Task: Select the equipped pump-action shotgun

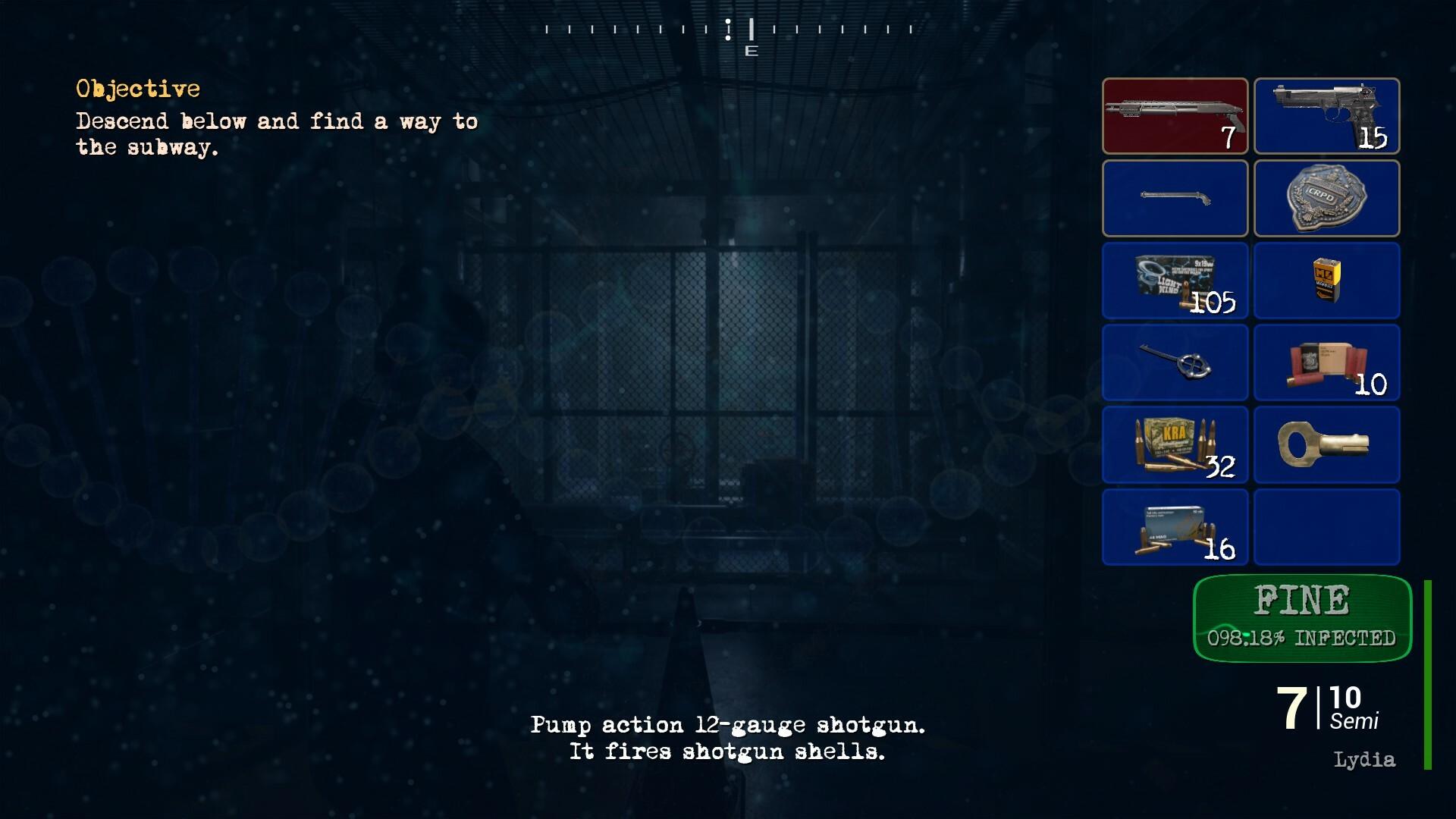Action: (x=1175, y=116)
